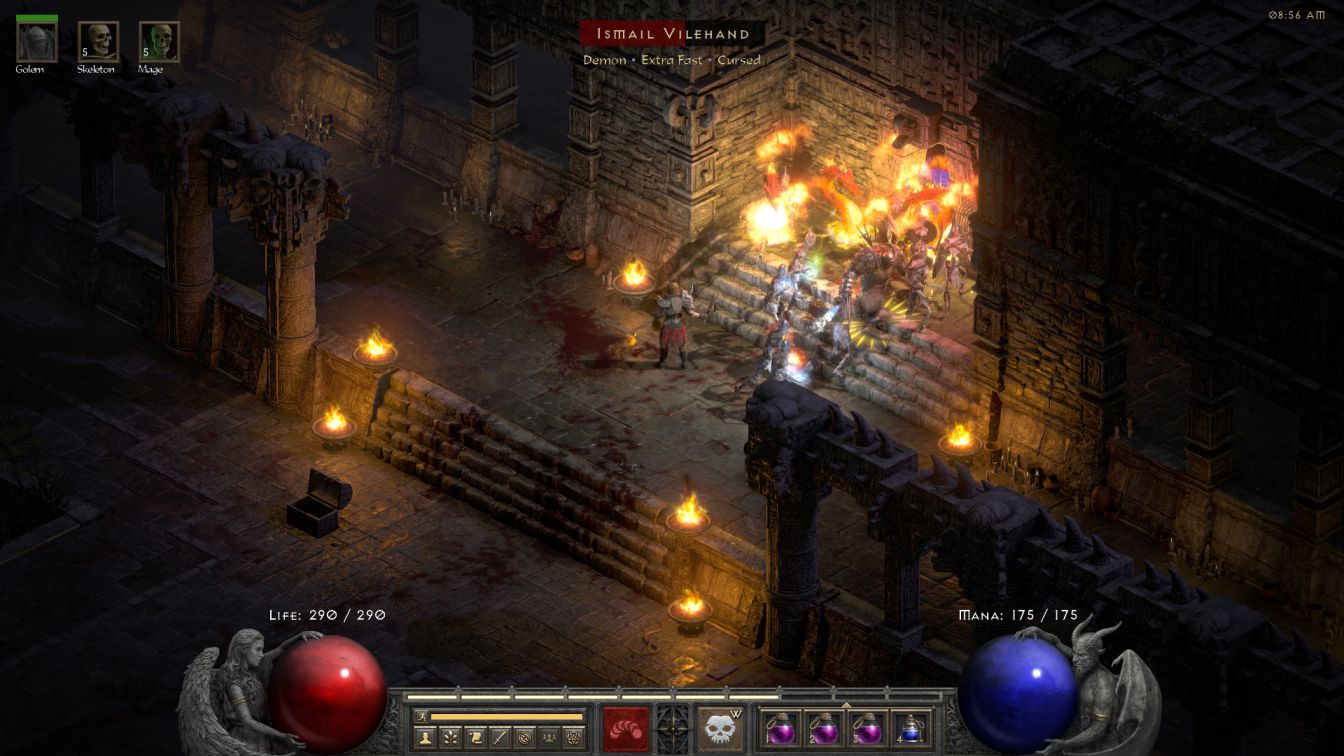Select the skull right-click skill icon
The height and width of the screenshot is (756, 1344).
click(720, 729)
